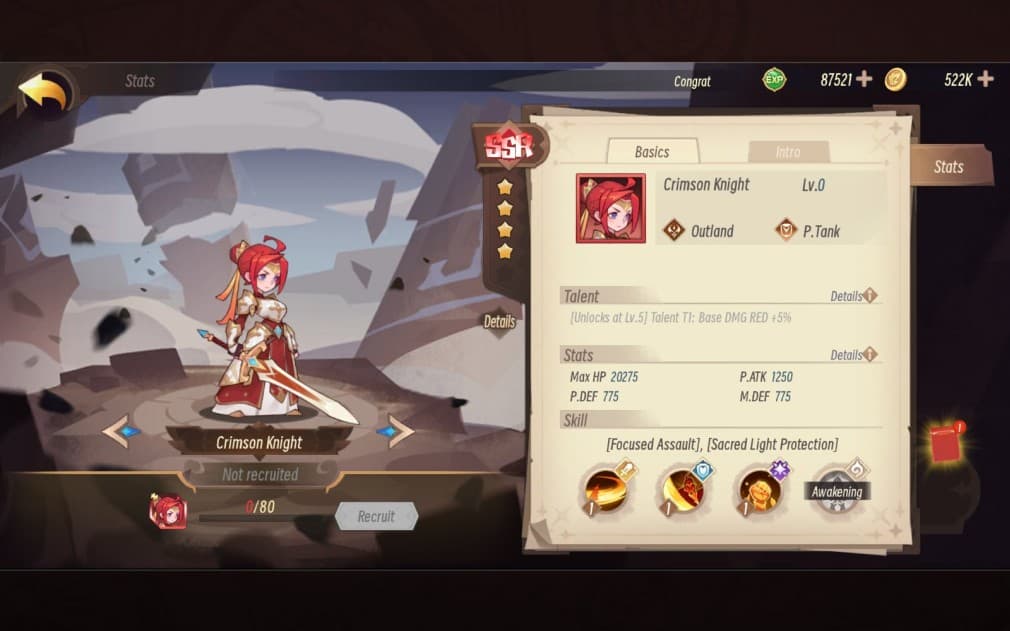
Task: View the purple-badged third skill icon
Action: click(x=760, y=490)
